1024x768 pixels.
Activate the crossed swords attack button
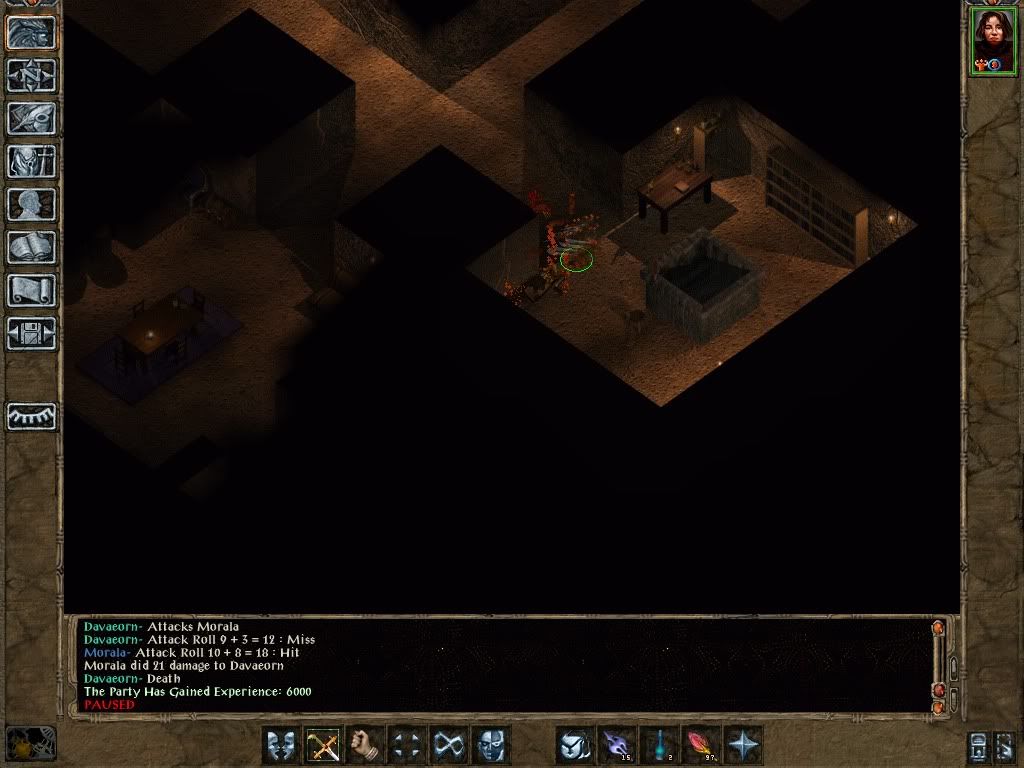(323, 745)
